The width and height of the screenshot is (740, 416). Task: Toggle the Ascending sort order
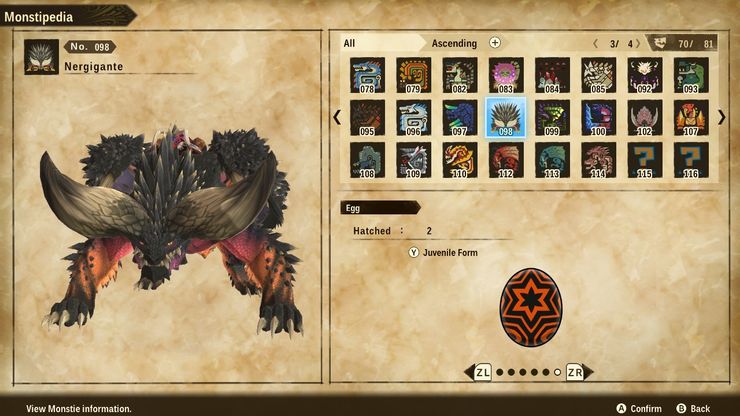click(455, 43)
